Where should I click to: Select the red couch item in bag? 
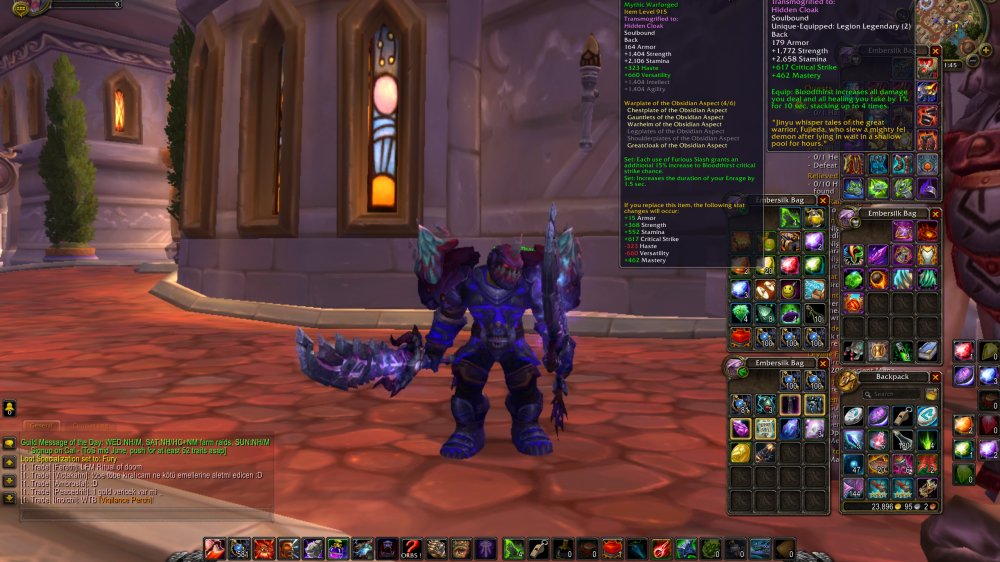741,337
